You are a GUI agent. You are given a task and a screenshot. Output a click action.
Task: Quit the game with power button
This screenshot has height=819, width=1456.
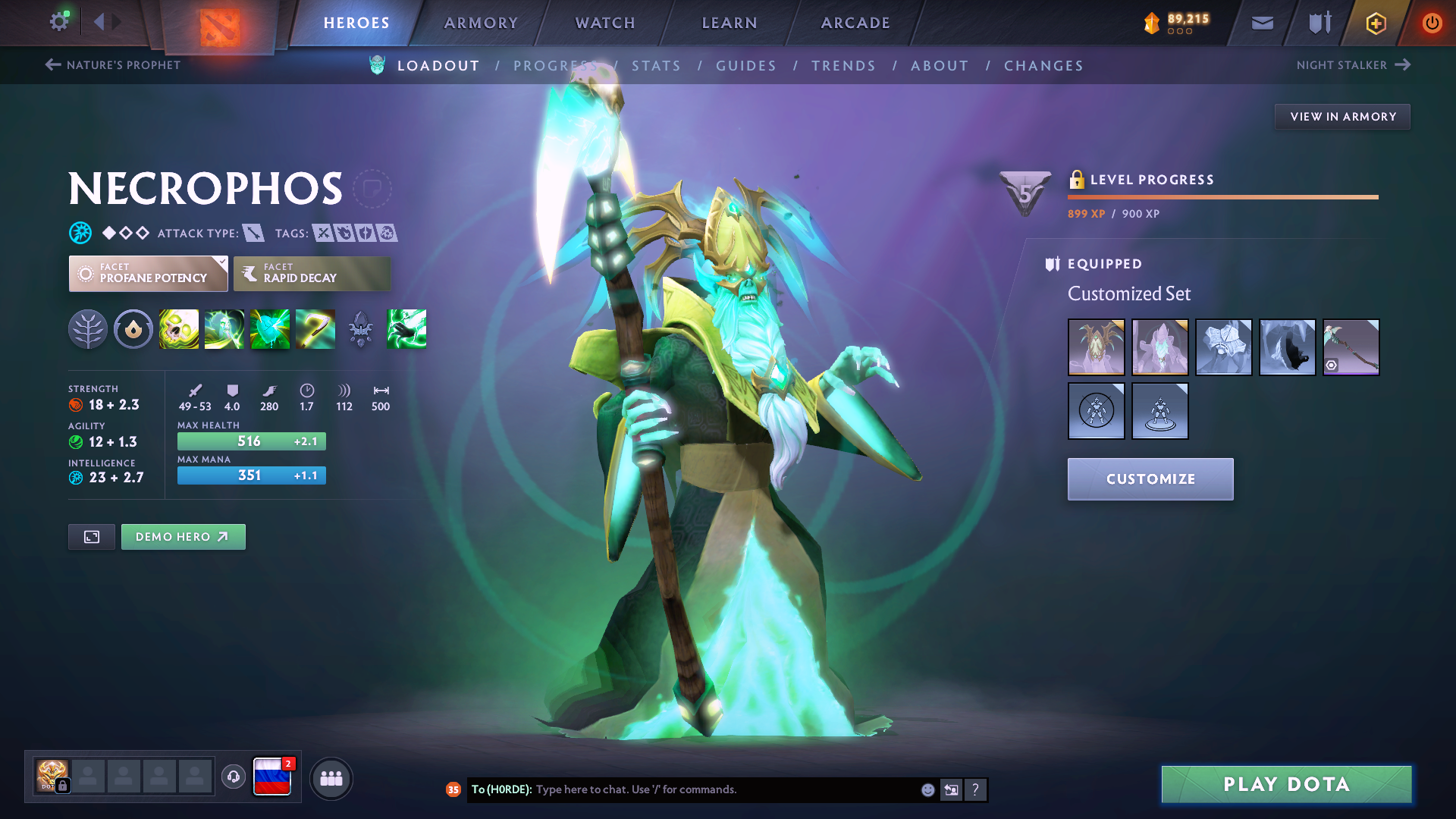coord(1432,23)
